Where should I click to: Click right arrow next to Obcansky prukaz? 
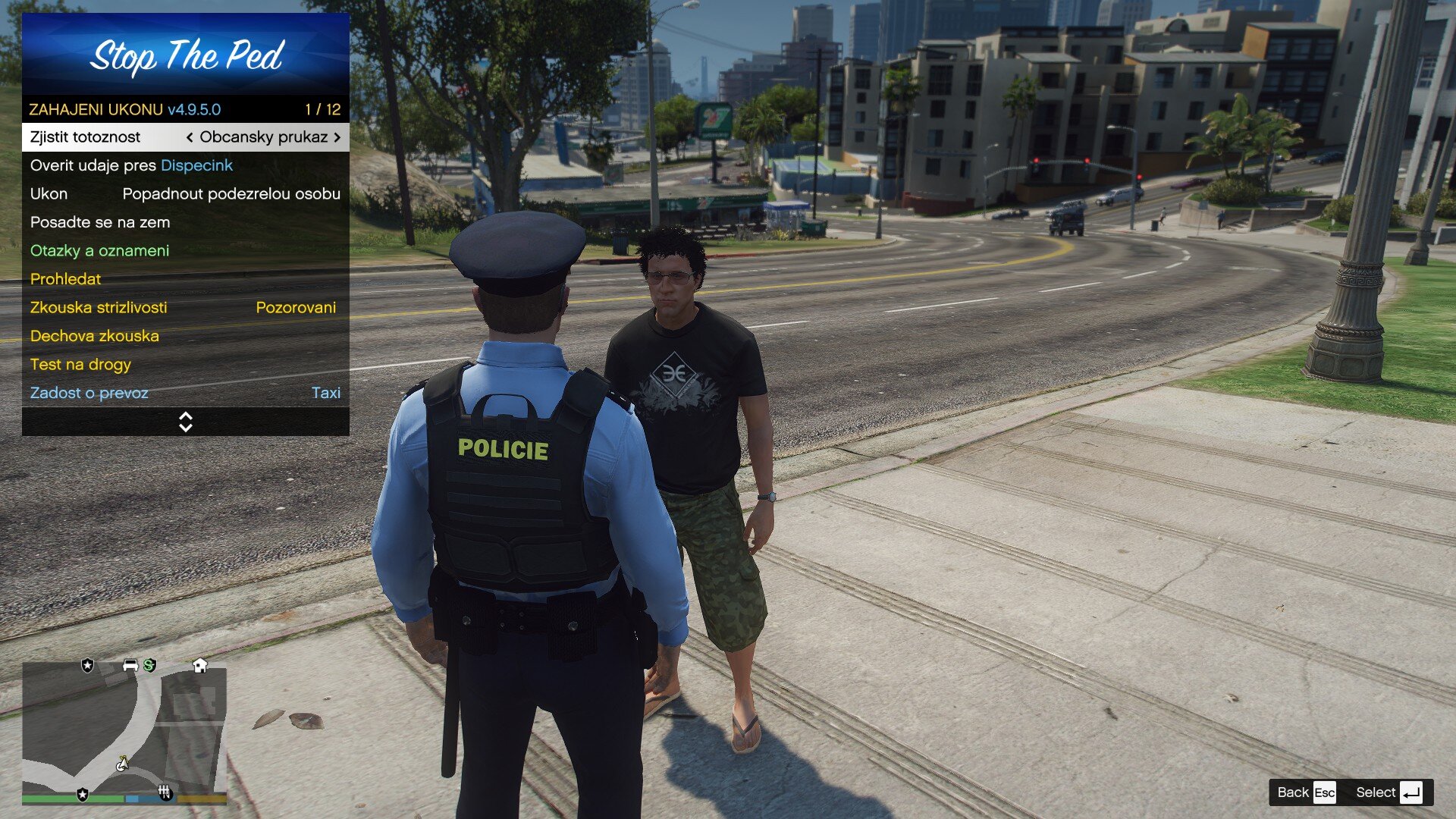(337, 137)
